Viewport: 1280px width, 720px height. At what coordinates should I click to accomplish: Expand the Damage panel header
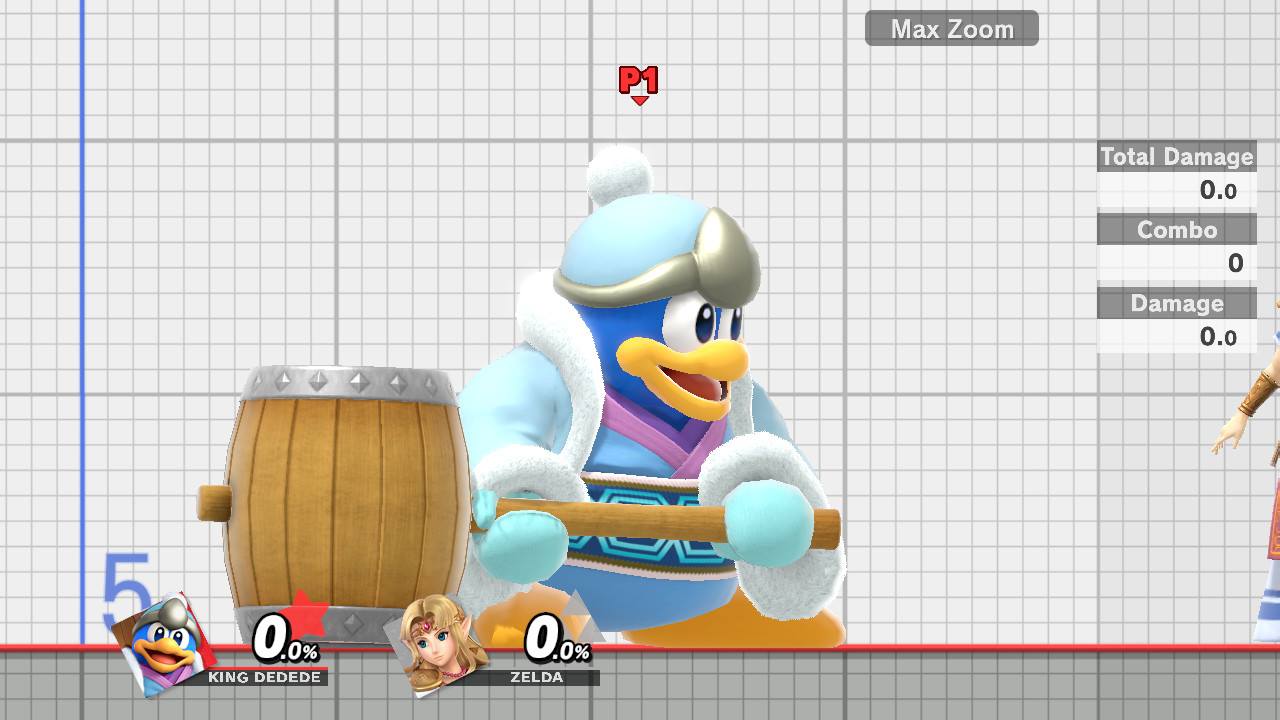click(1176, 304)
